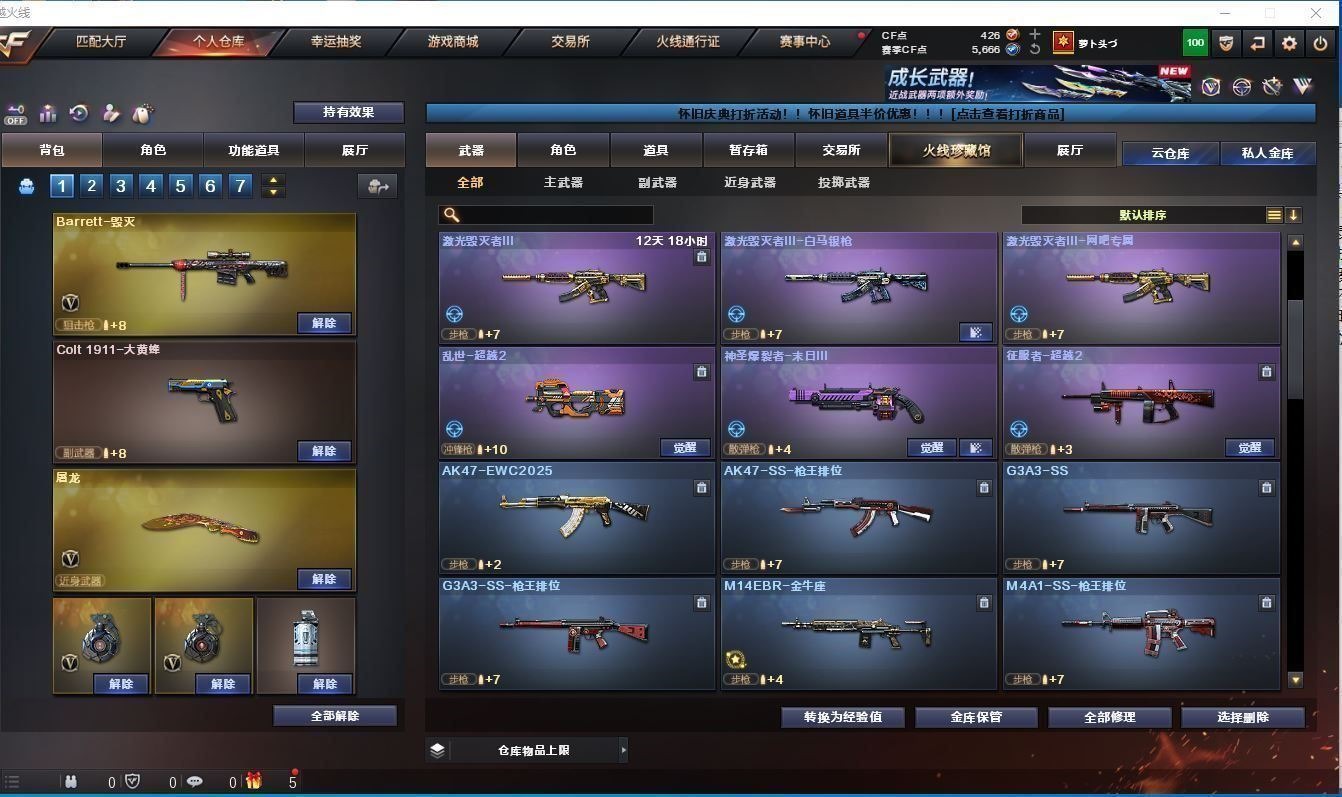The image size is (1342, 797).
Task: Filter by 主武器 primary weapons
Action: (563, 183)
